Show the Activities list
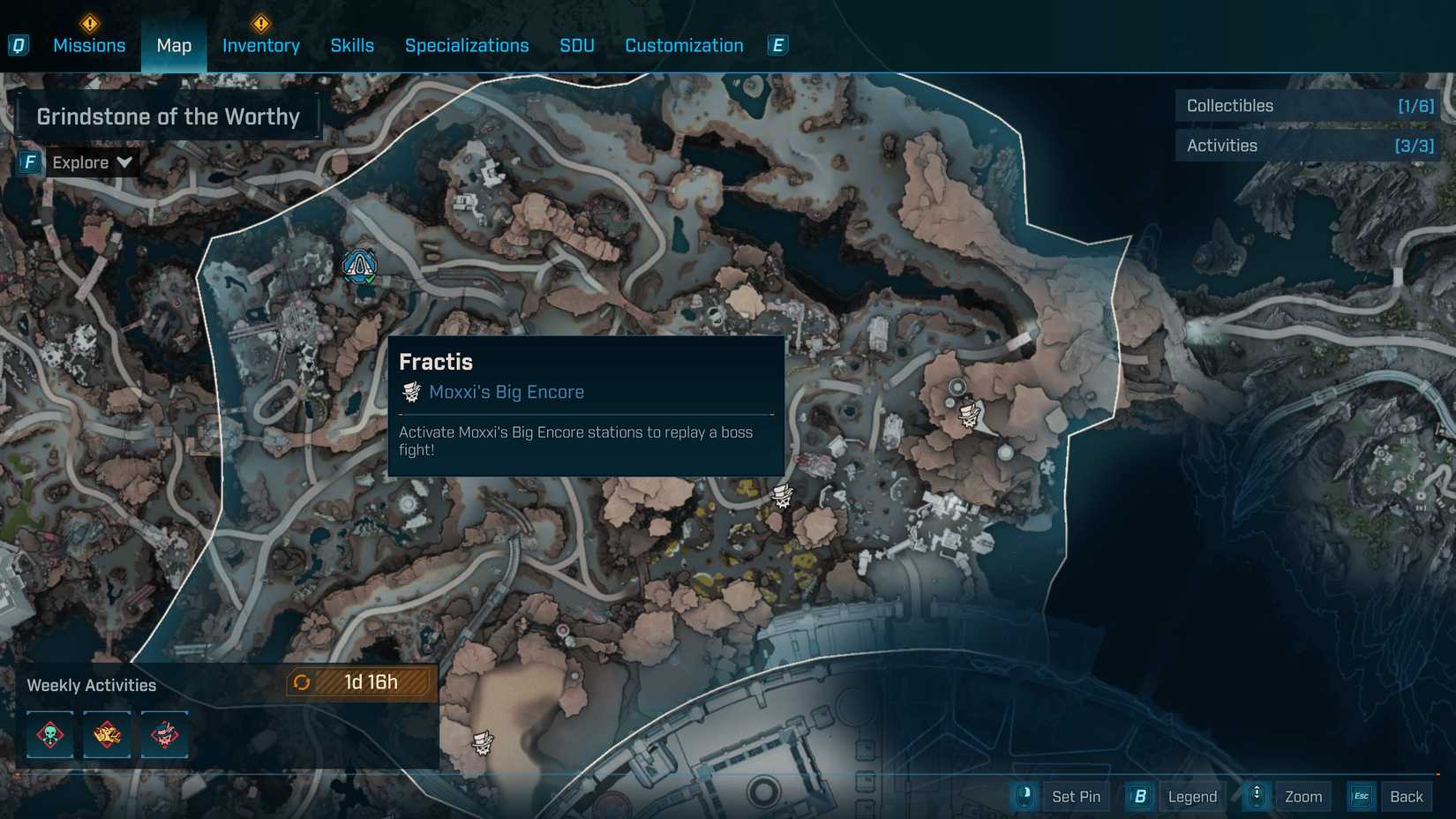The width and height of the screenshot is (1456, 819). [x=1308, y=146]
